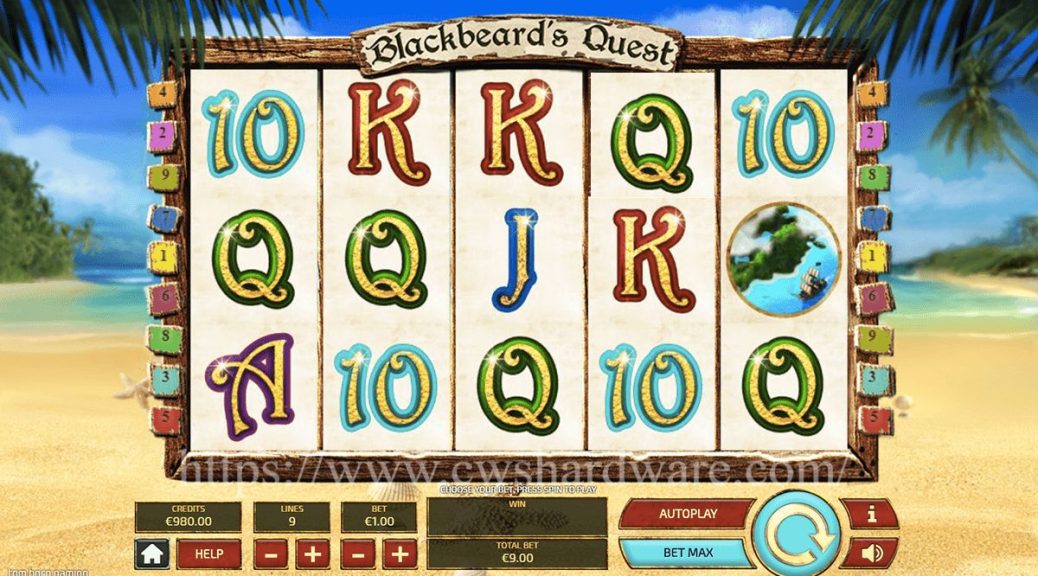
Task: Start Autoplay mode
Action: tap(687, 514)
